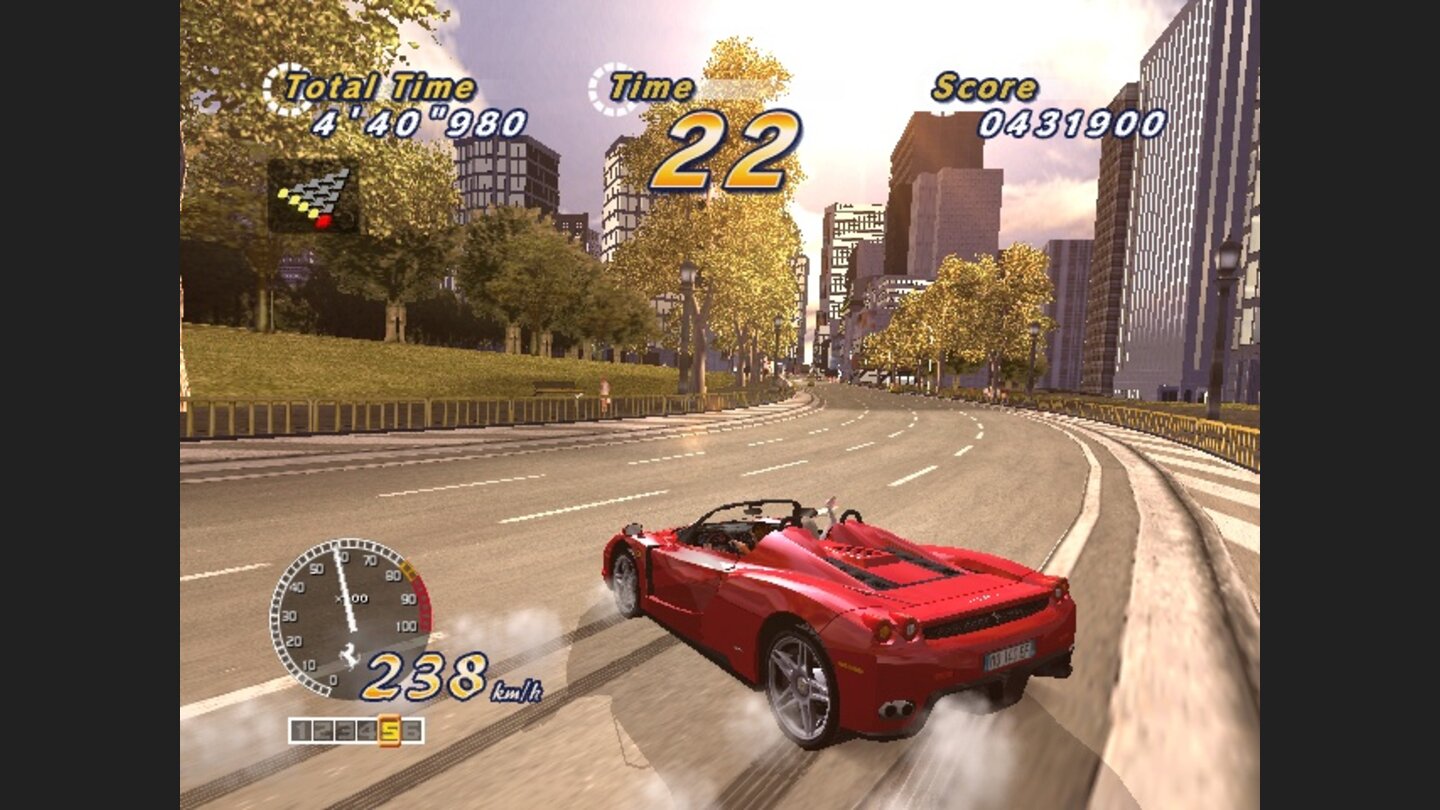Click the route map icon
Viewport: 1440px width, 810px height.
pos(315,195)
